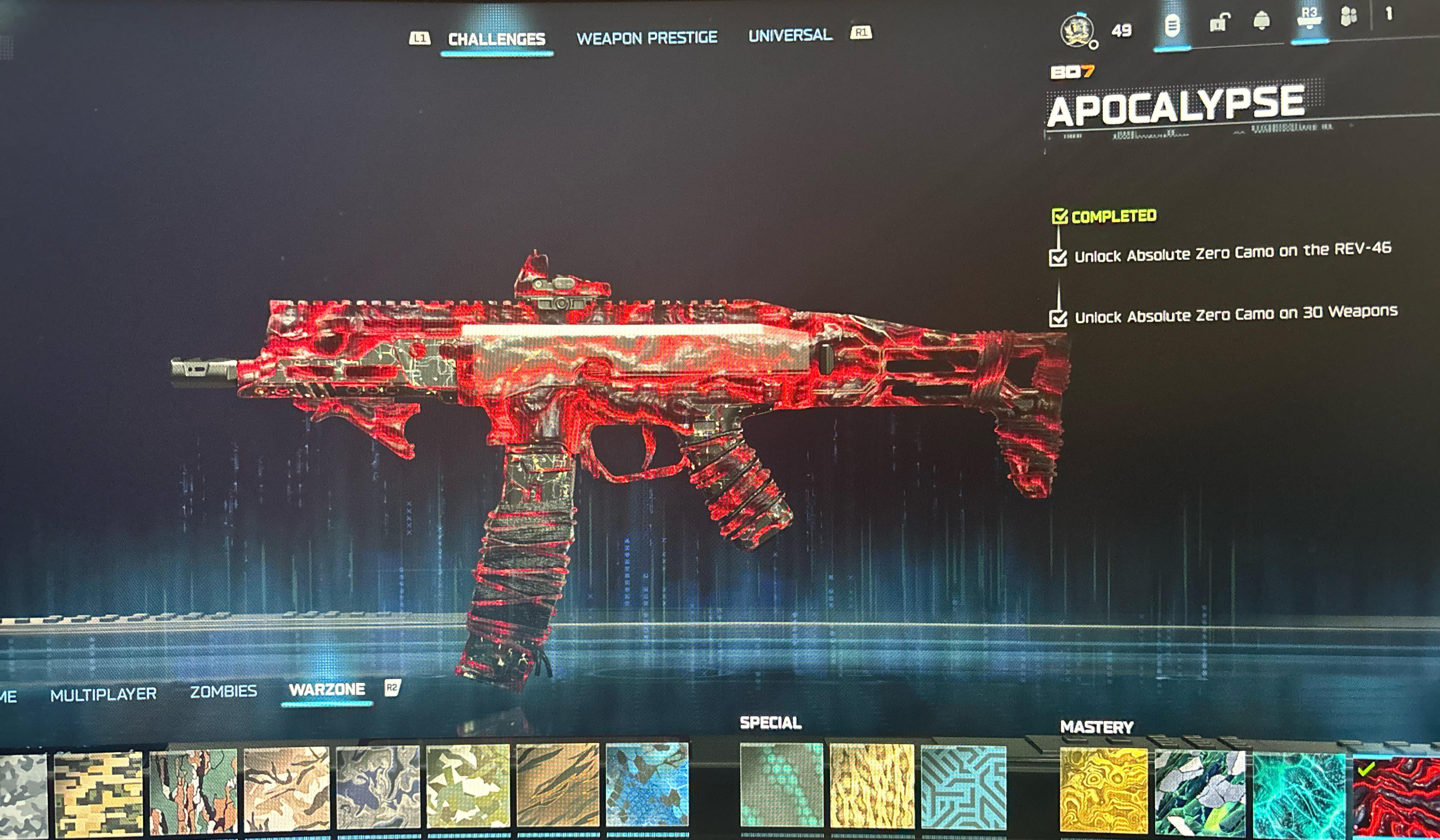Switch to Multiplayer camos

[103, 694]
